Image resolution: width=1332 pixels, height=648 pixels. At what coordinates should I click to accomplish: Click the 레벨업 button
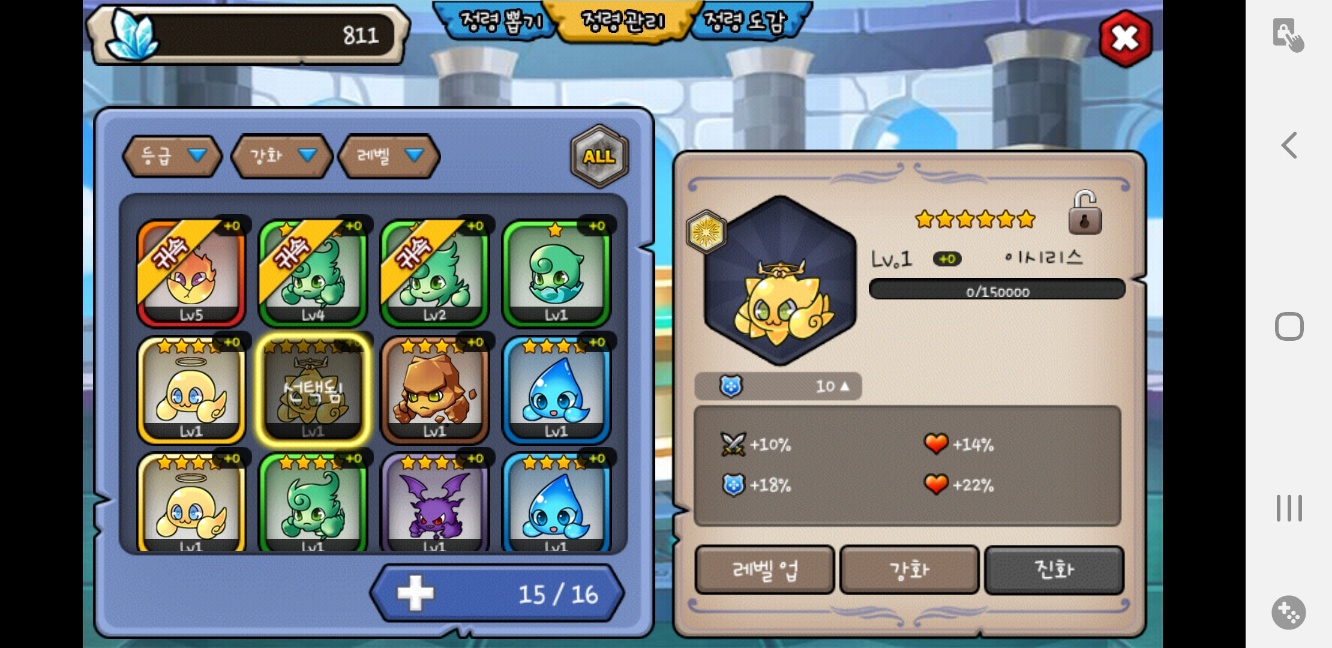point(765,570)
